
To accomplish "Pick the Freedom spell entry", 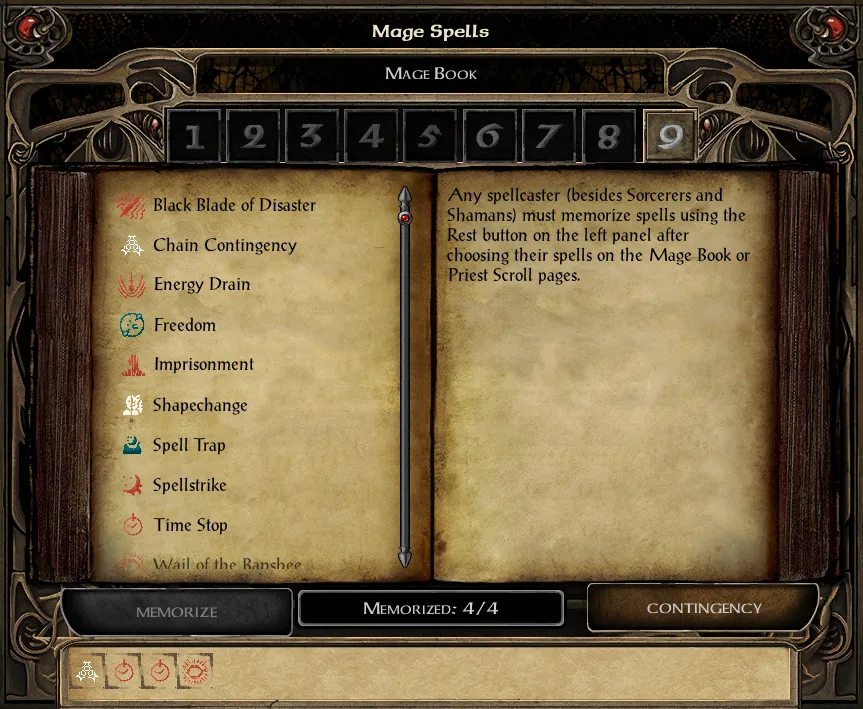I will pos(184,326).
